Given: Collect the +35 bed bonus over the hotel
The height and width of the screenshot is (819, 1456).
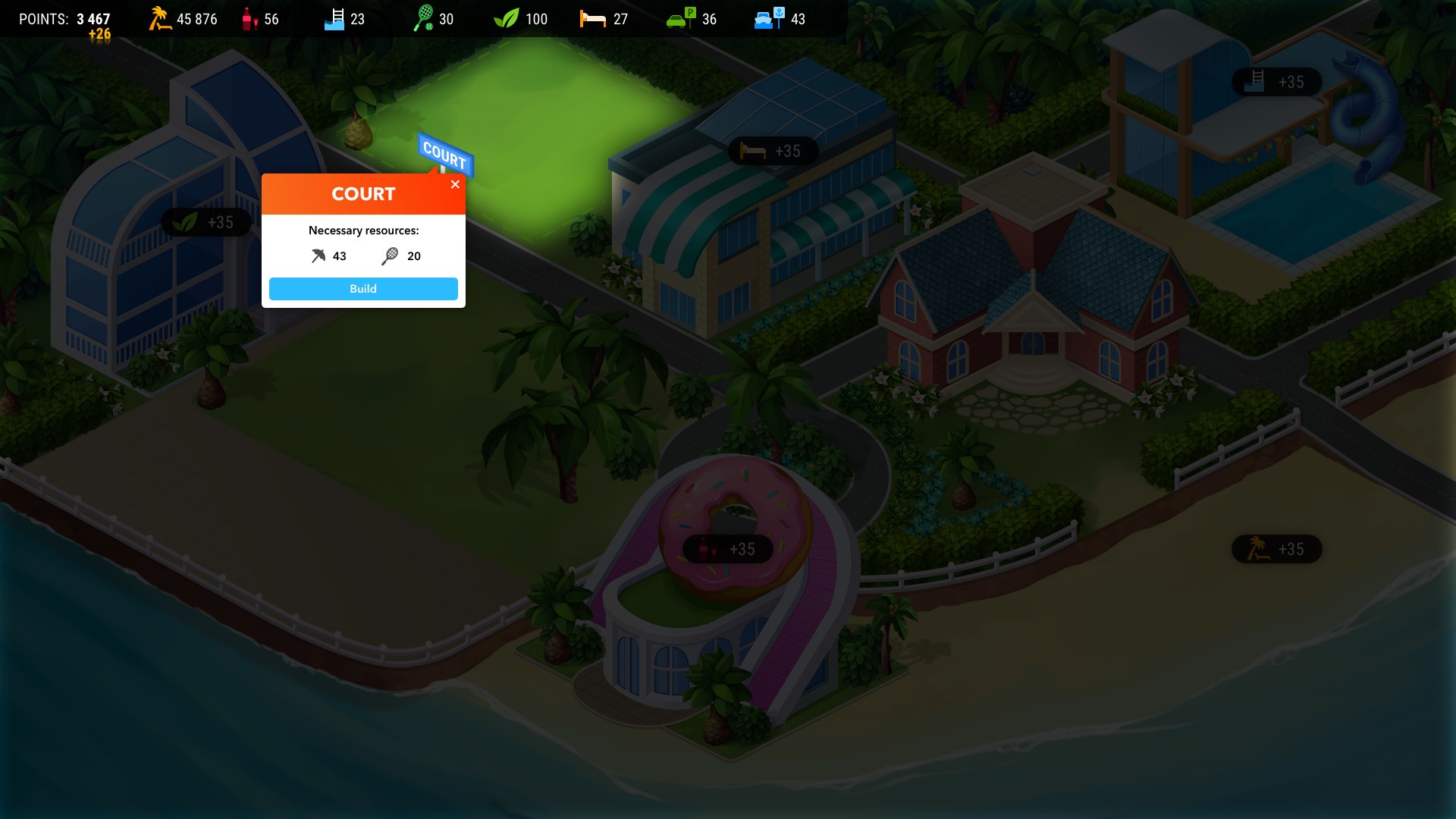Looking at the screenshot, I should coord(772,151).
